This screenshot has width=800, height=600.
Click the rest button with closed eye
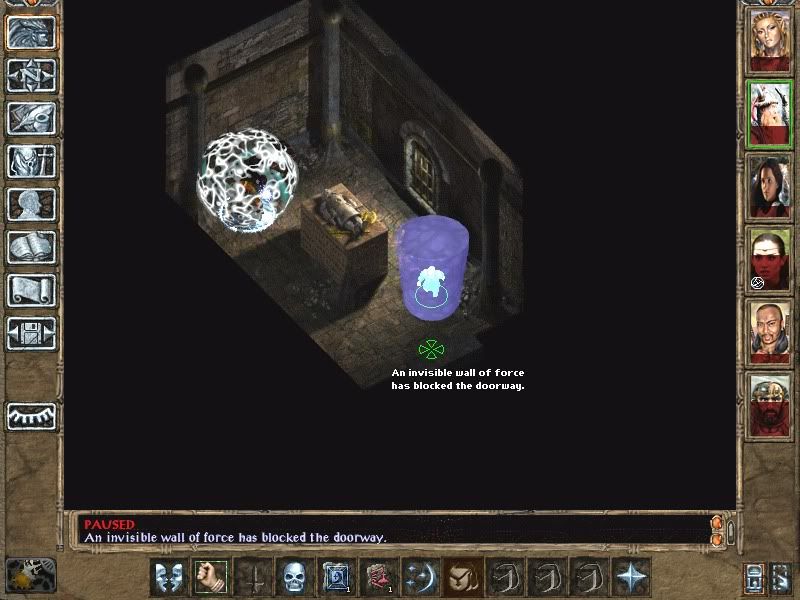pyautogui.click(x=32, y=416)
